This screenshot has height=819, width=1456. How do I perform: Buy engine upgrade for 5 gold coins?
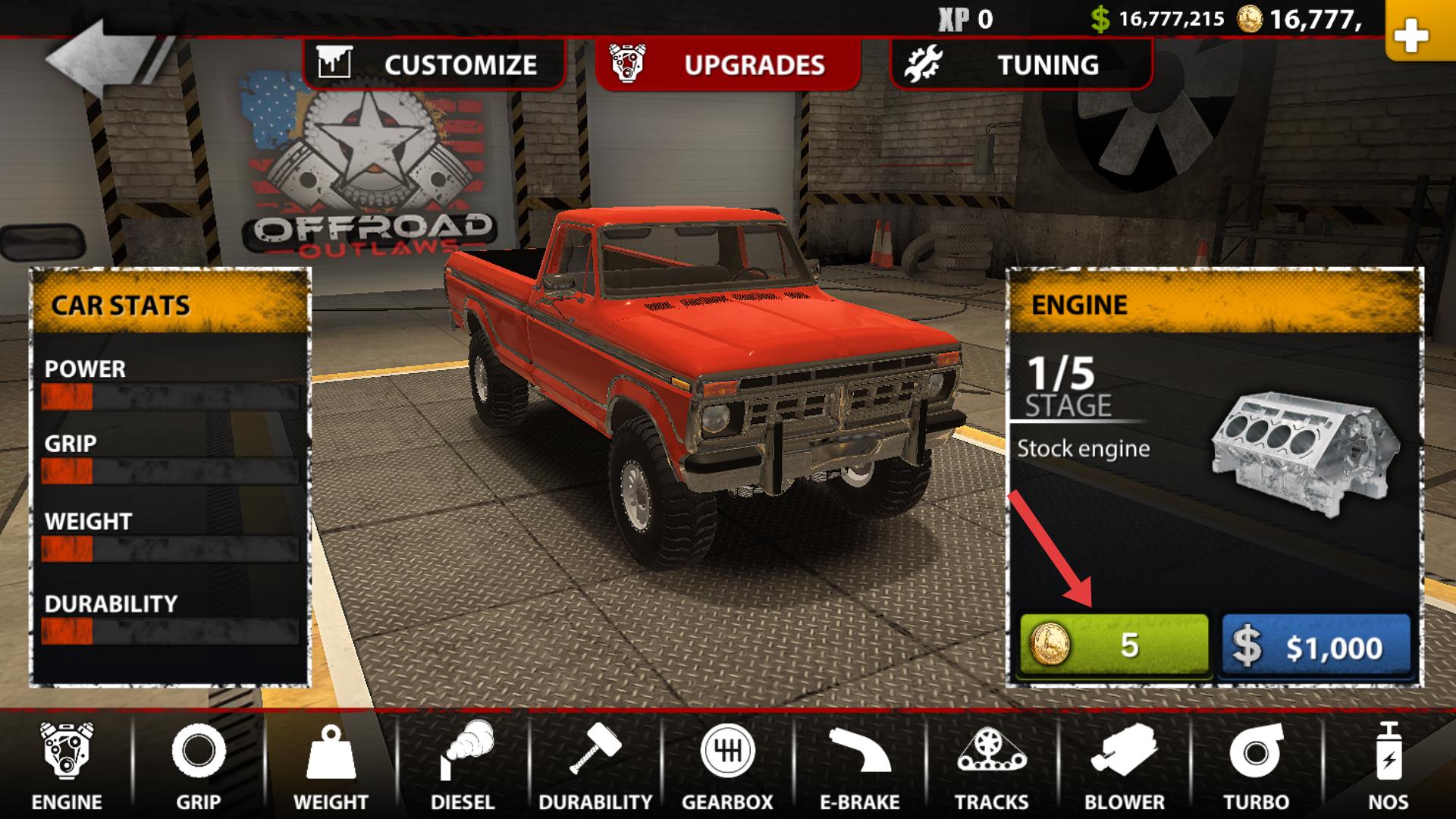click(x=1112, y=645)
